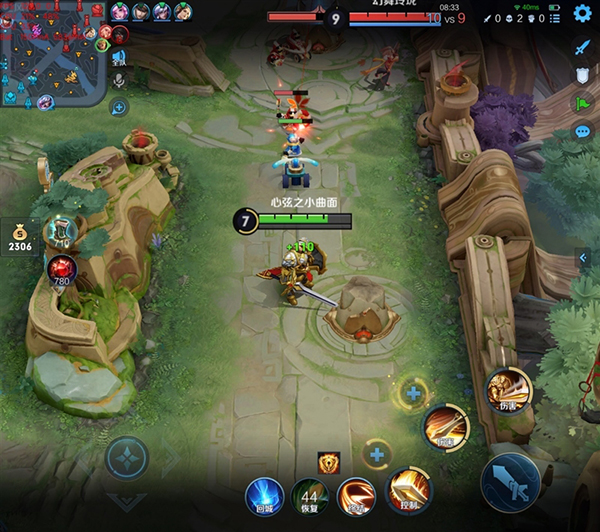Buy the recommended 710 gold item
This screenshot has width=600, height=532.
(61, 230)
